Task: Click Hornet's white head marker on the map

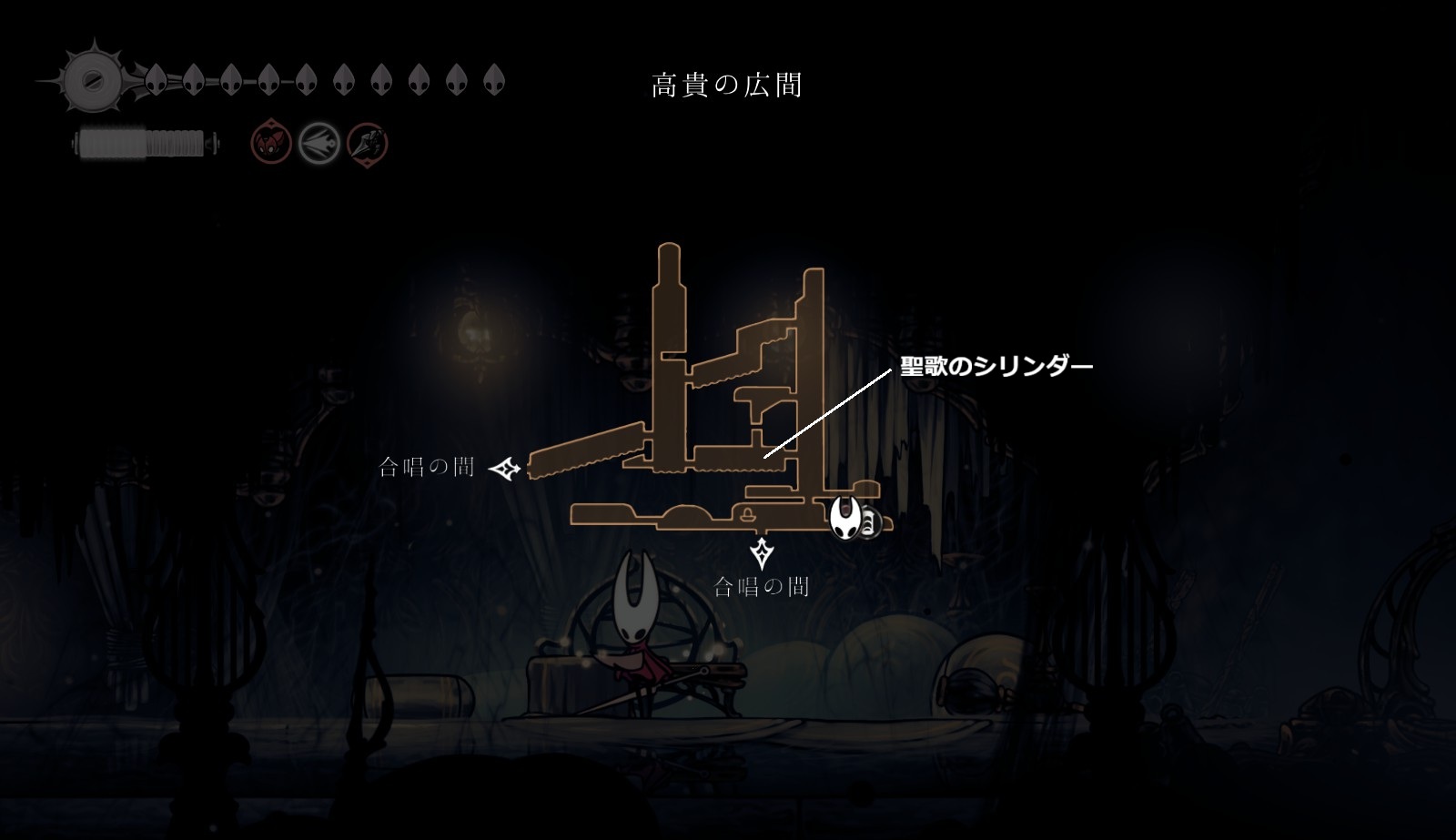Action: point(844,518)
